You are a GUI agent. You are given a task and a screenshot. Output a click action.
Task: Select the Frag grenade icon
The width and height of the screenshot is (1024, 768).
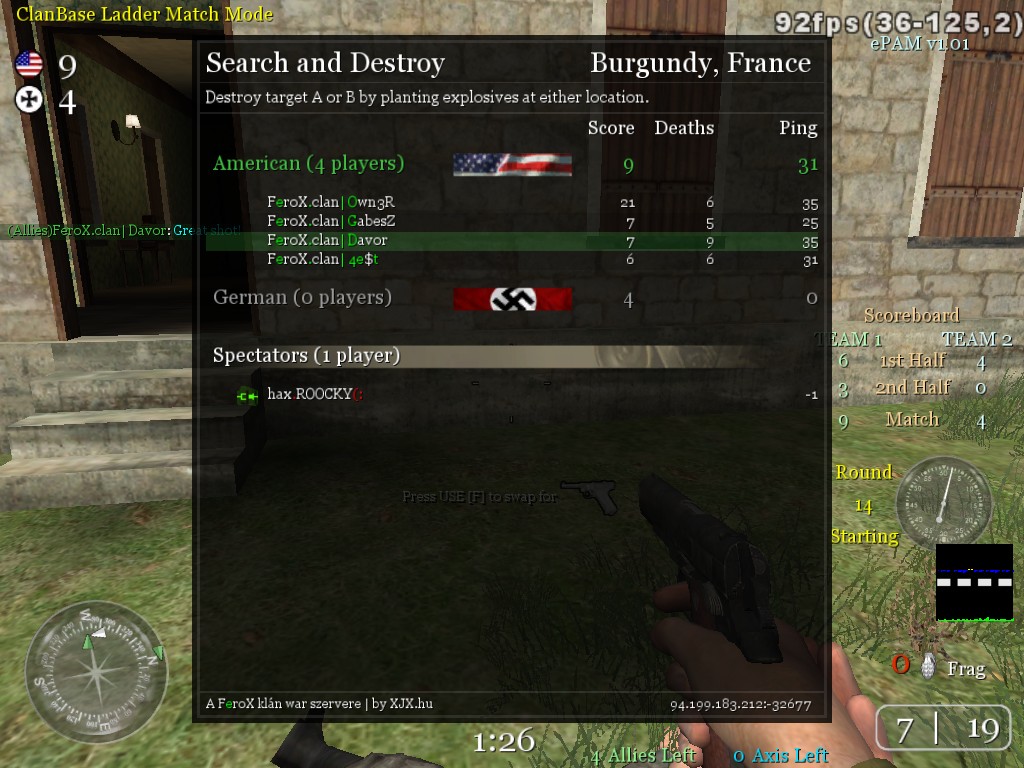[x=929, y=666]
